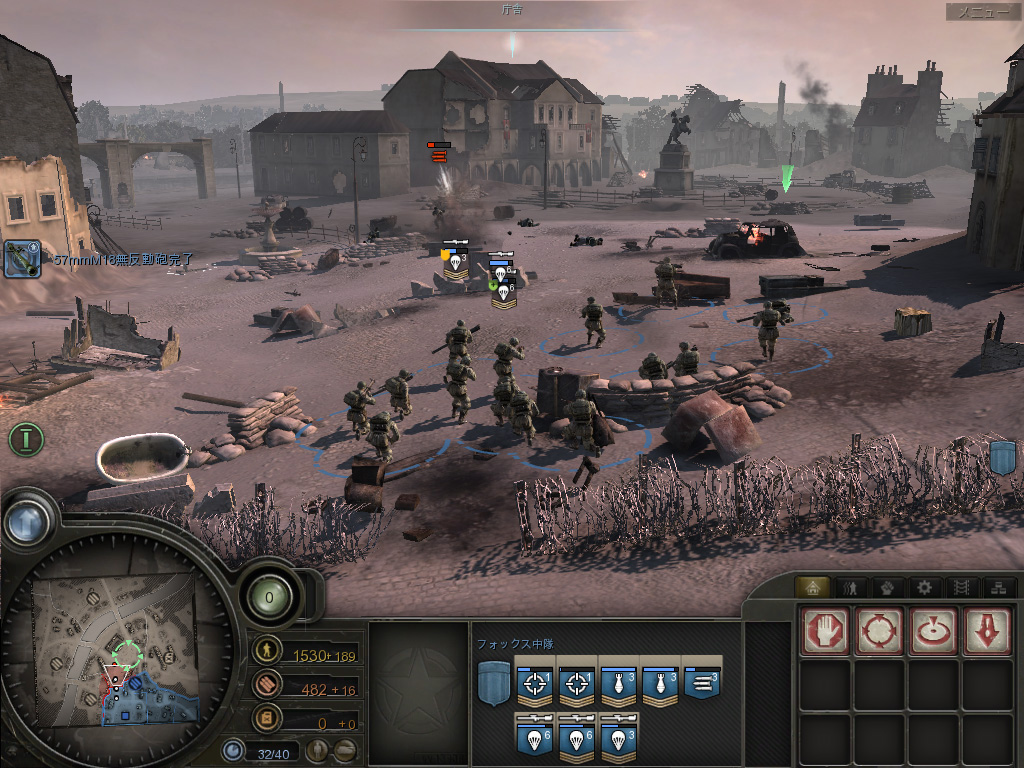Click the 57mm M18 recoilless rifle notification icon
Image resolution: width=1024 pixels, height=768 pixels.
(x=22, y=258)
